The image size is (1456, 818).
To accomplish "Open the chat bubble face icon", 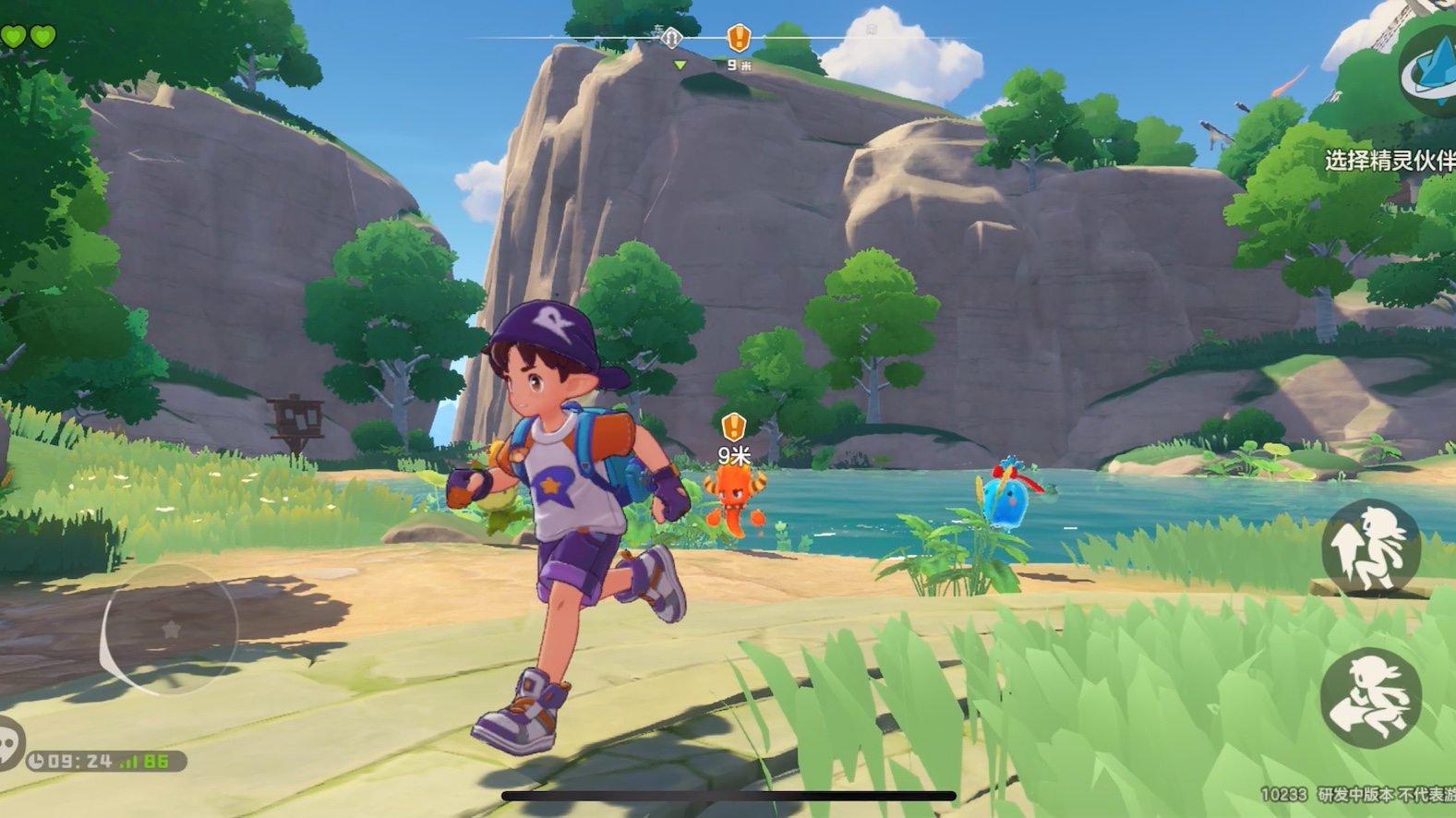I will pos(7,743).
